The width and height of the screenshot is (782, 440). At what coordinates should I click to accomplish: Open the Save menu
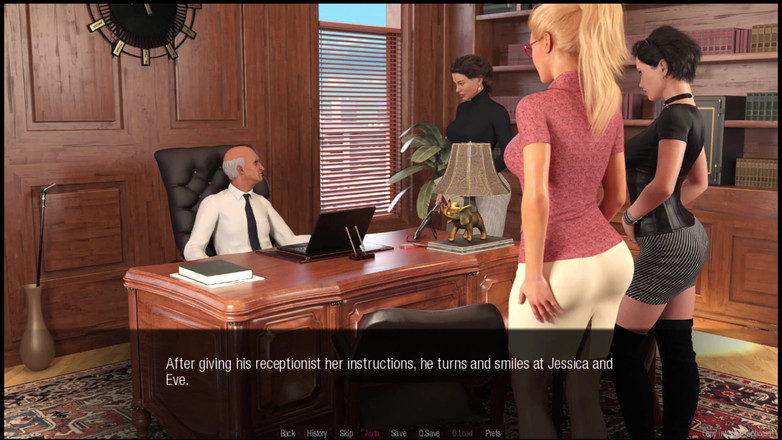[x=398, y=433]
